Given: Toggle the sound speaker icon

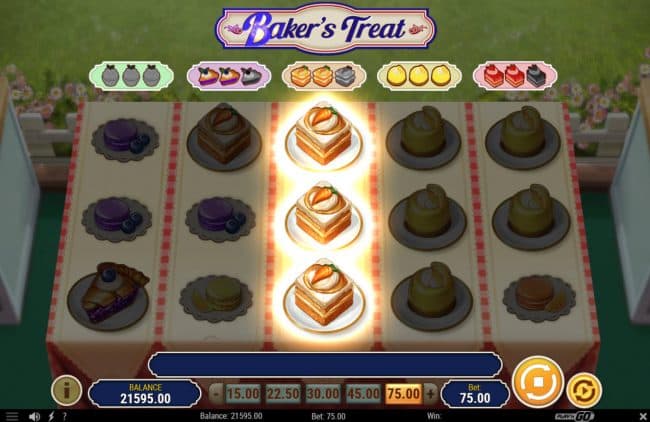Looking at the screenshot, I should 34,415.
